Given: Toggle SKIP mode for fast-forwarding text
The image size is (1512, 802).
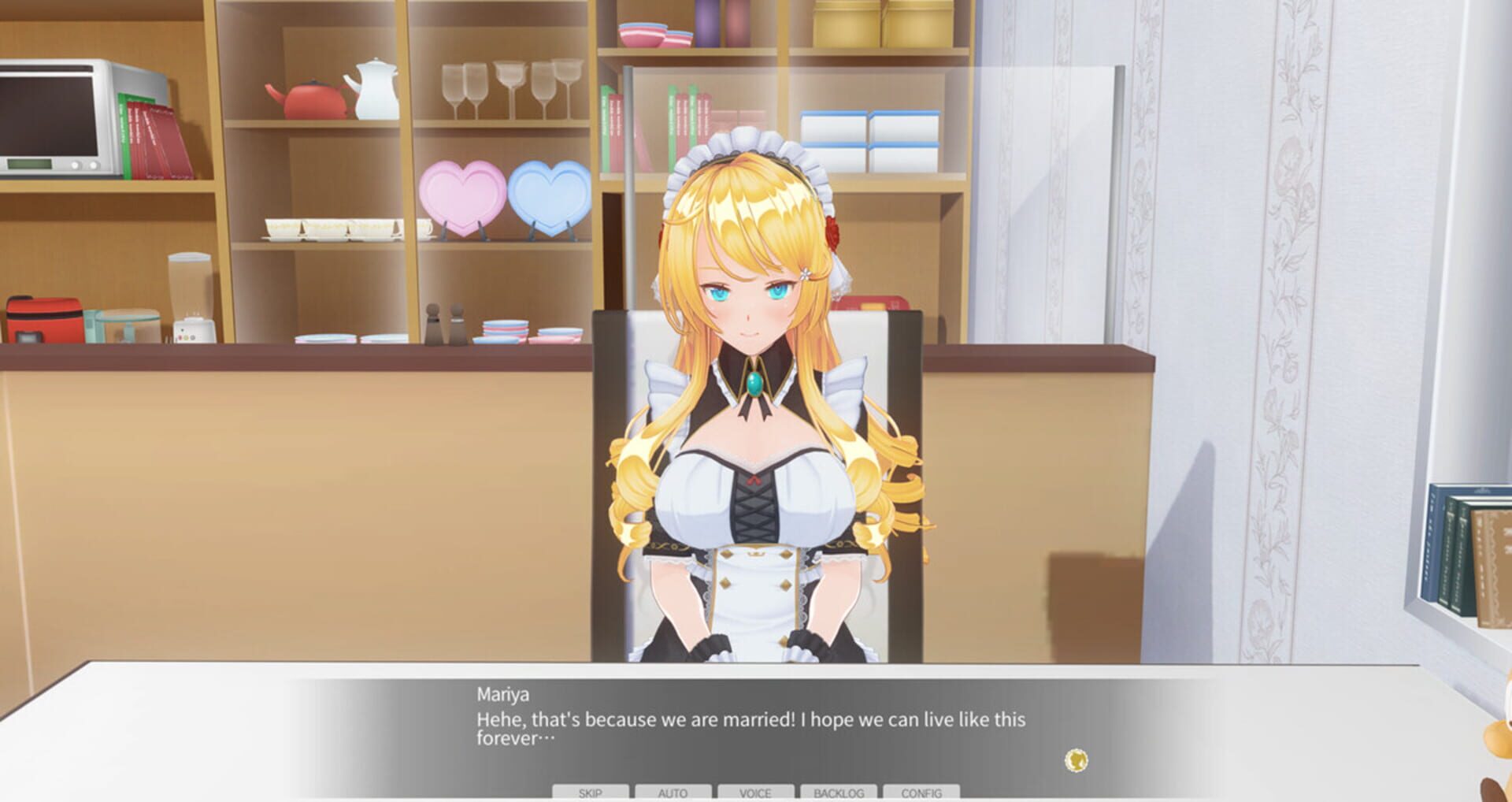Looking at the screenshot, I should [x=590, y=793].
